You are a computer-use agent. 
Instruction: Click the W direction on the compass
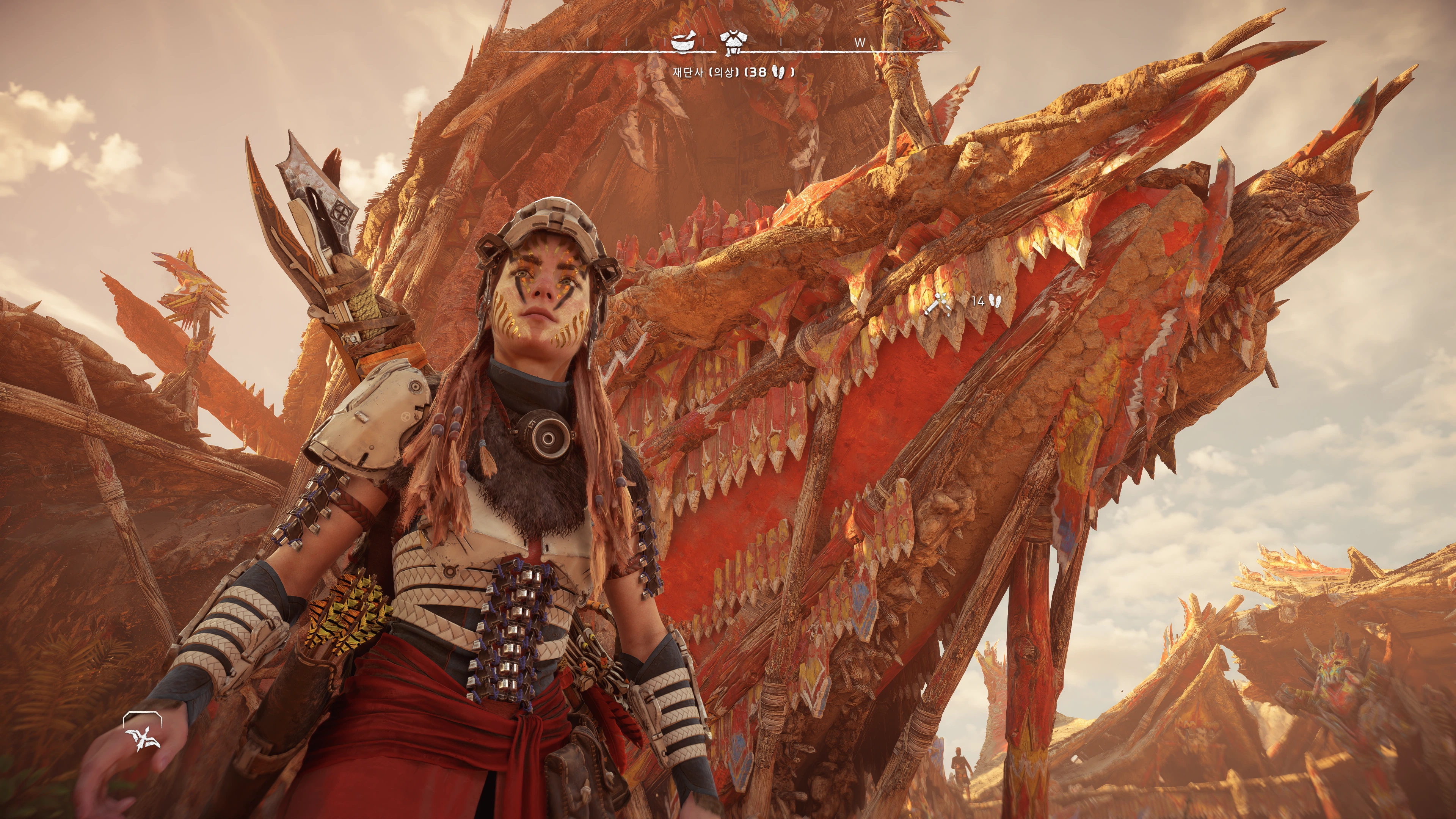[x=860, y=42]
